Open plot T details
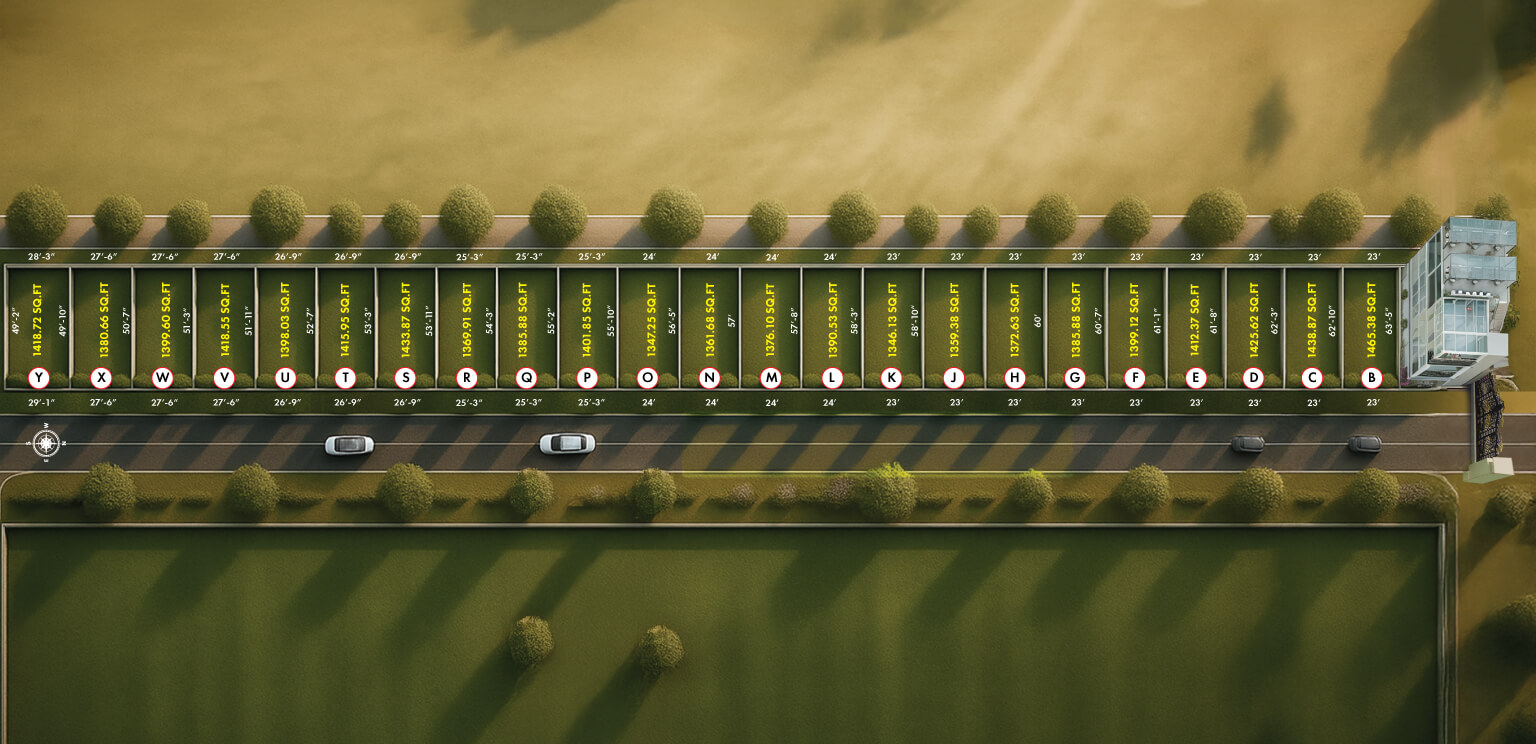Screen dimensions: 1536x744 345,378
